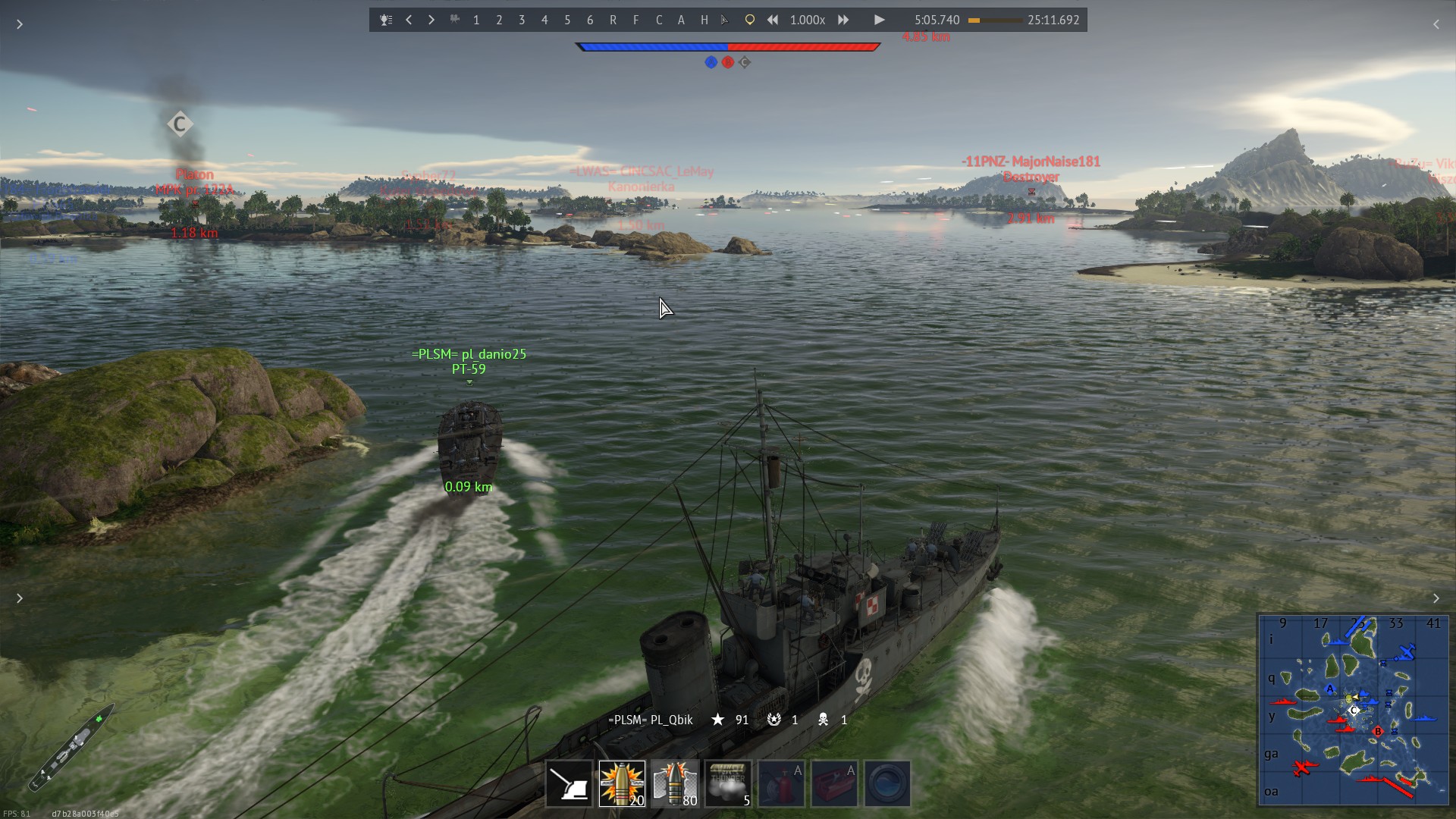Switch to the previous player view
1456x819 pixels.
click(x=409, y=20)
